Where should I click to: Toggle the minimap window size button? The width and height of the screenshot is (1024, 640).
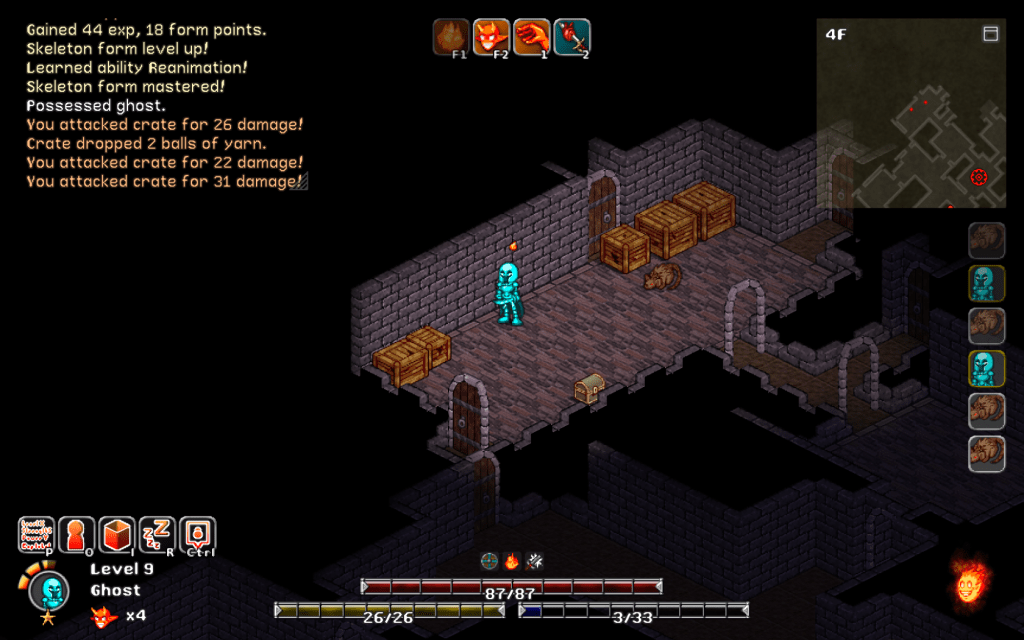pyautogui.click(x=991, y=34)
